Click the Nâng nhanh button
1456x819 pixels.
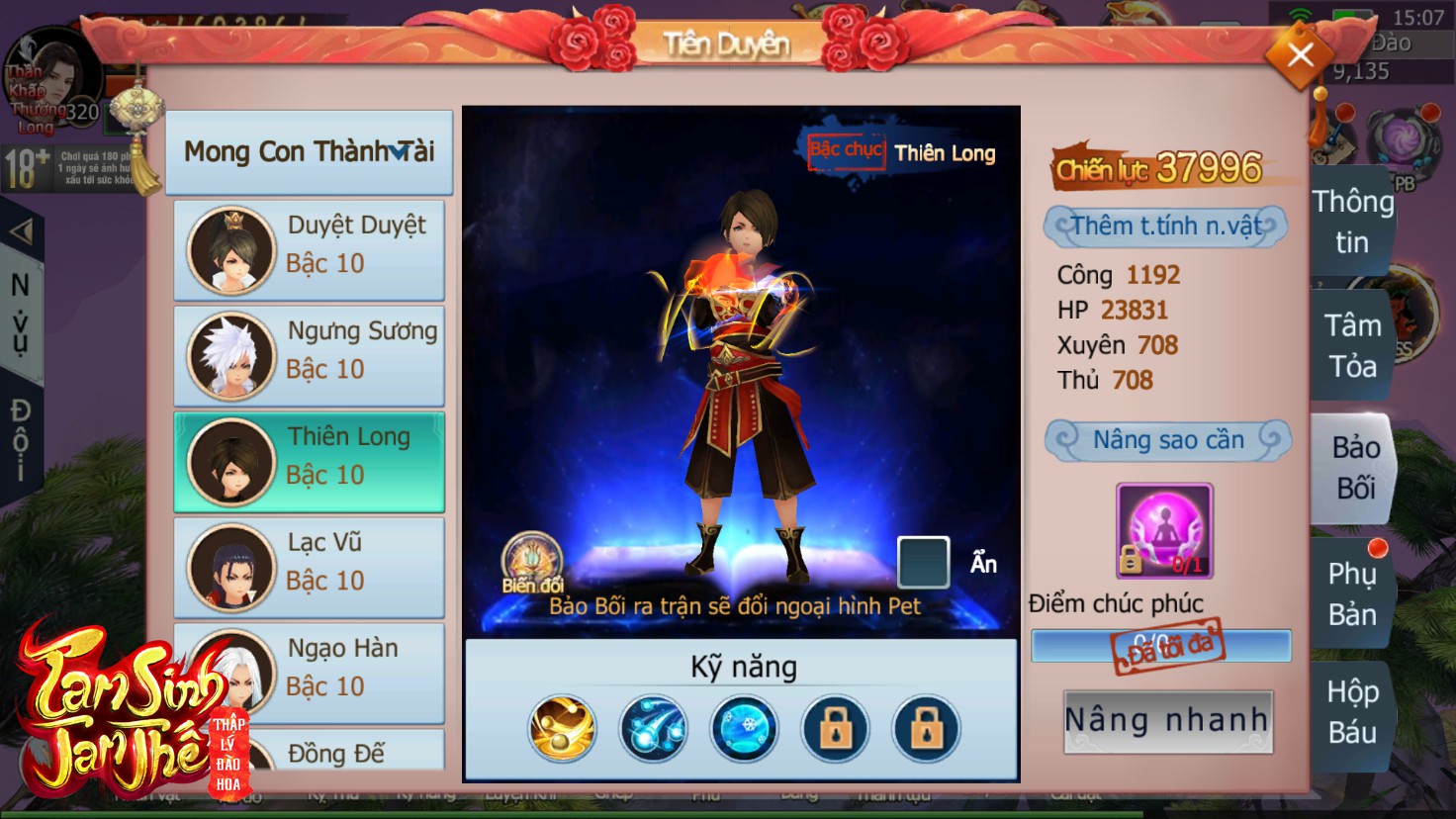[x=1167, y=721]
